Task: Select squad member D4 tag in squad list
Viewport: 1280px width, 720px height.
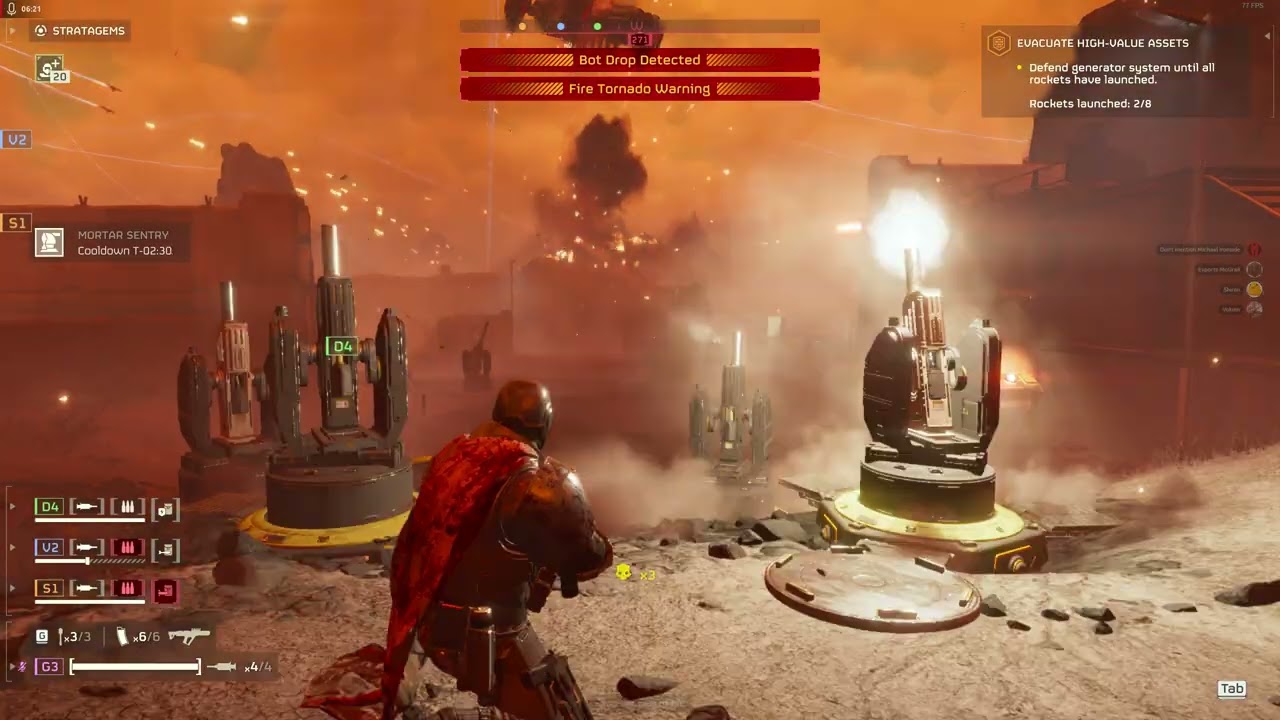Action: (x=50, y=507)
